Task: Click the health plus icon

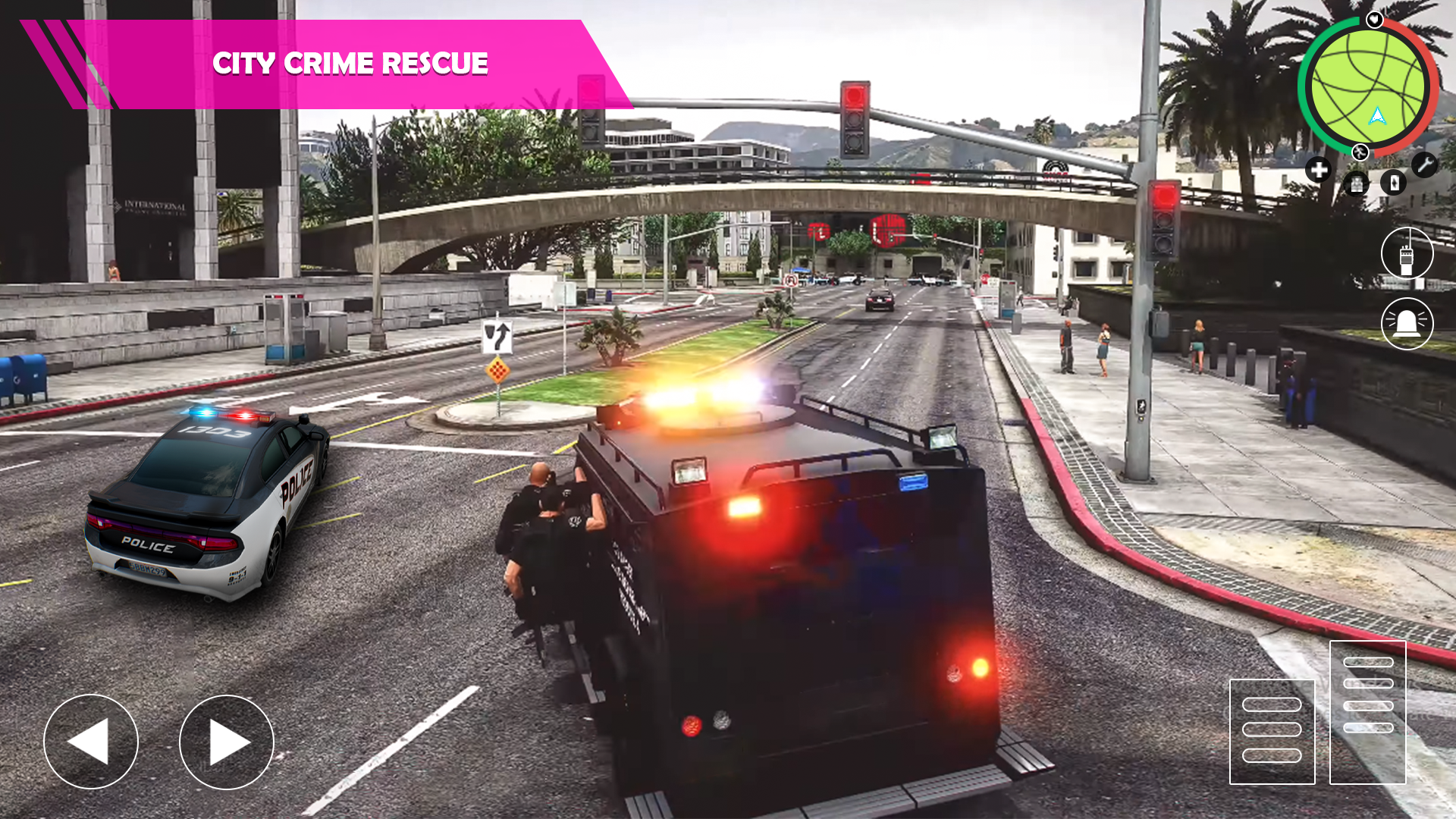Action: pos(1319,169)
